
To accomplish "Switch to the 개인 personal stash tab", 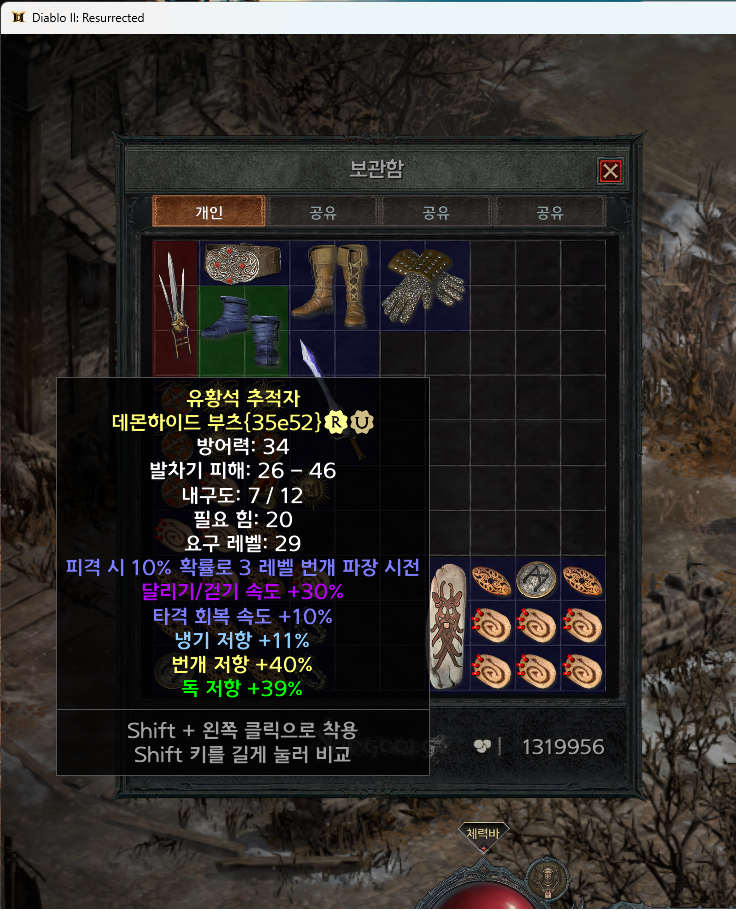I will 209,212.
